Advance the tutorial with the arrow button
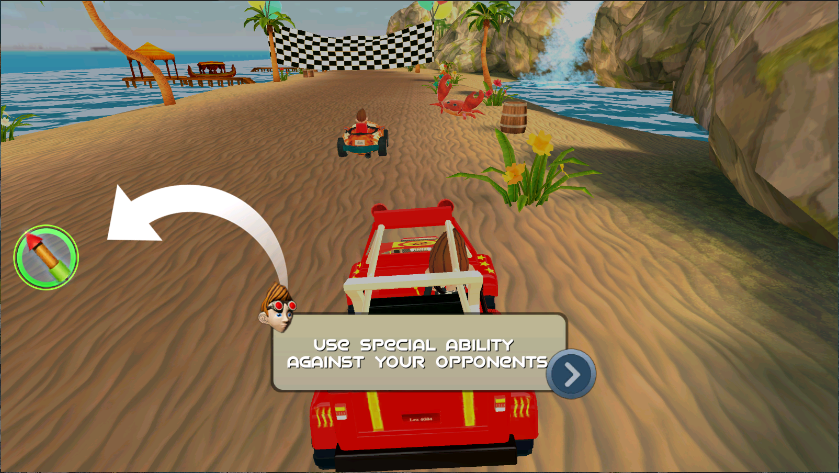The height and width of the screenshot is (473, 839). point(571,374)
